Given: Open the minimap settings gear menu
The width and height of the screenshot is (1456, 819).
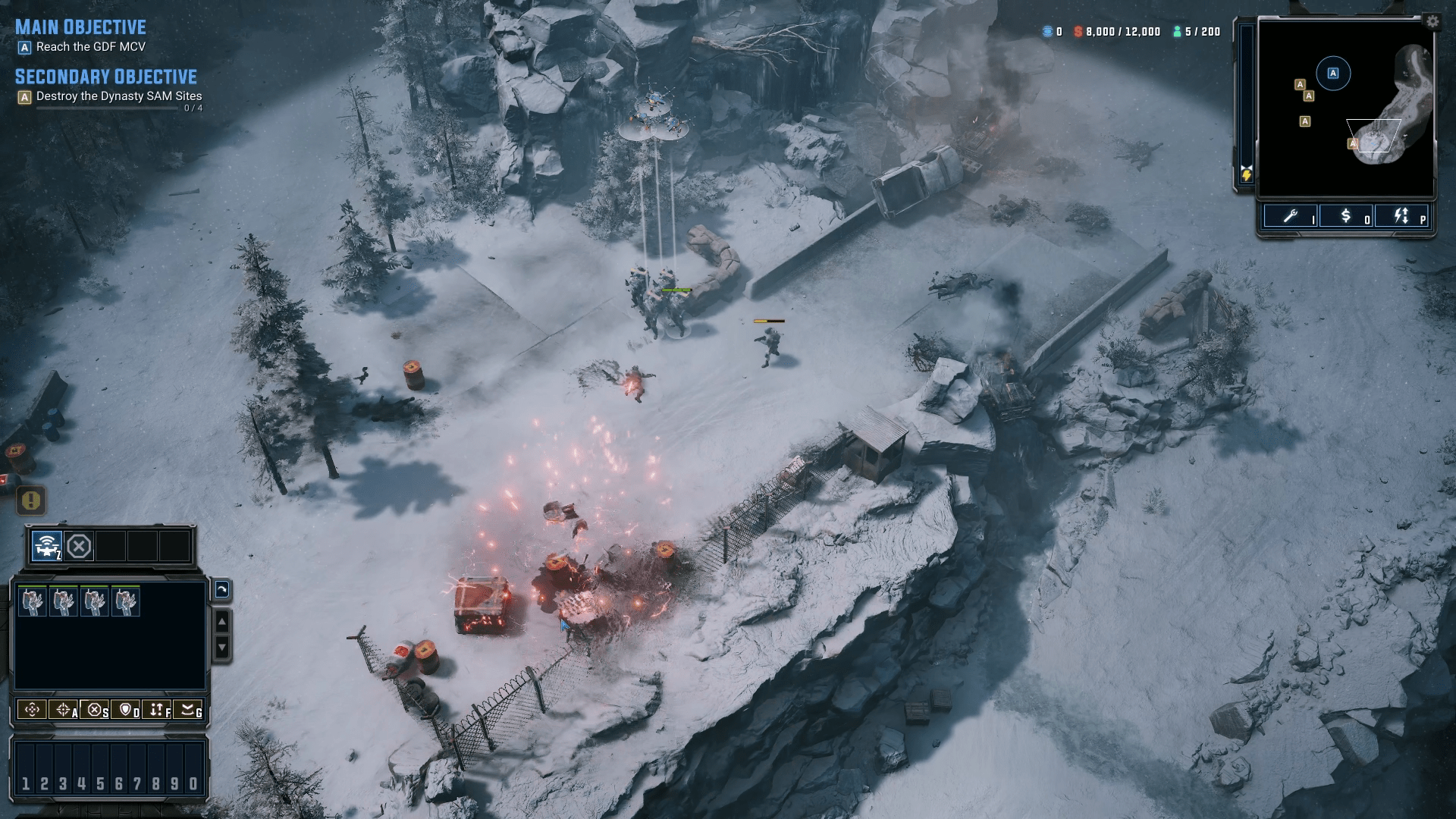Looking at the screenshot, I should 1432,23.
